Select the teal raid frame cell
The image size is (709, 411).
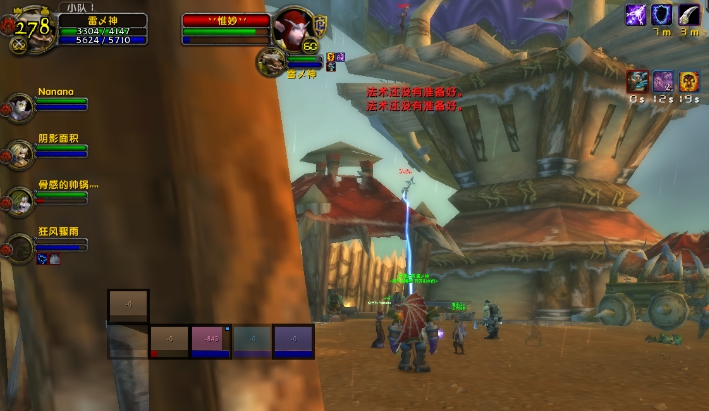click(x=252, y=341)
